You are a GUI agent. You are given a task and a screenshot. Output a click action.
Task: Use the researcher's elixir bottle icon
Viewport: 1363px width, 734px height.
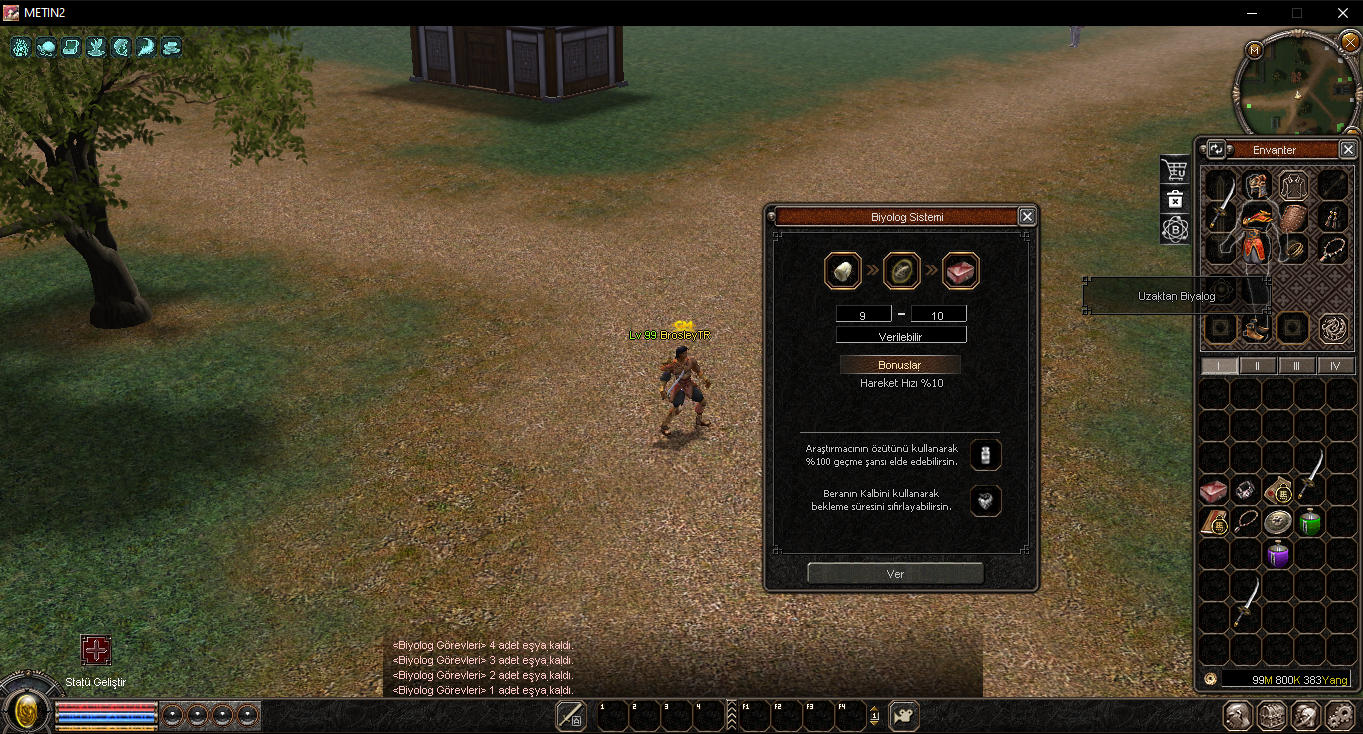(986, 455)
